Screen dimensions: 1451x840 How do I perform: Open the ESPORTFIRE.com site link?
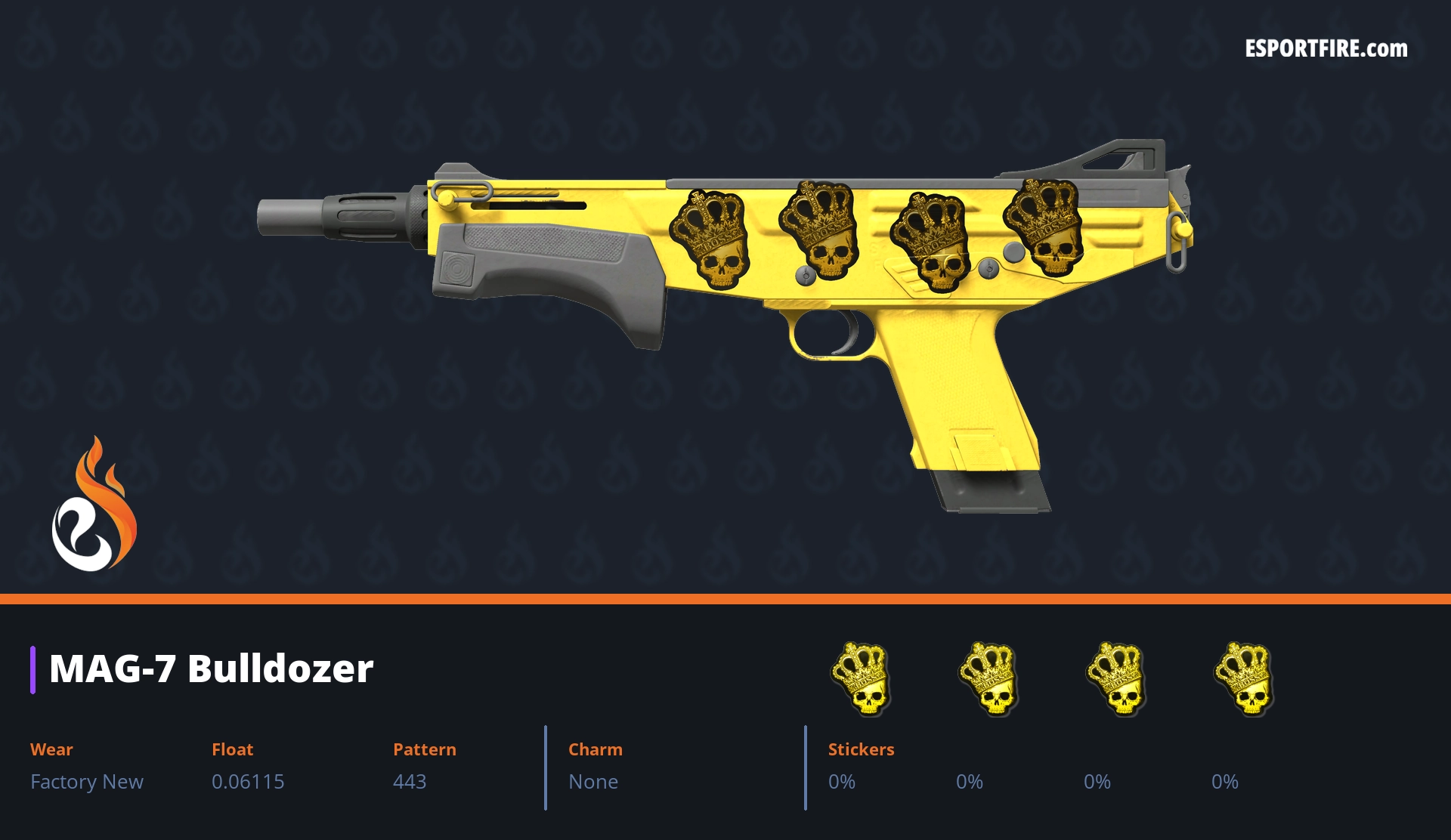[1326, 49]
